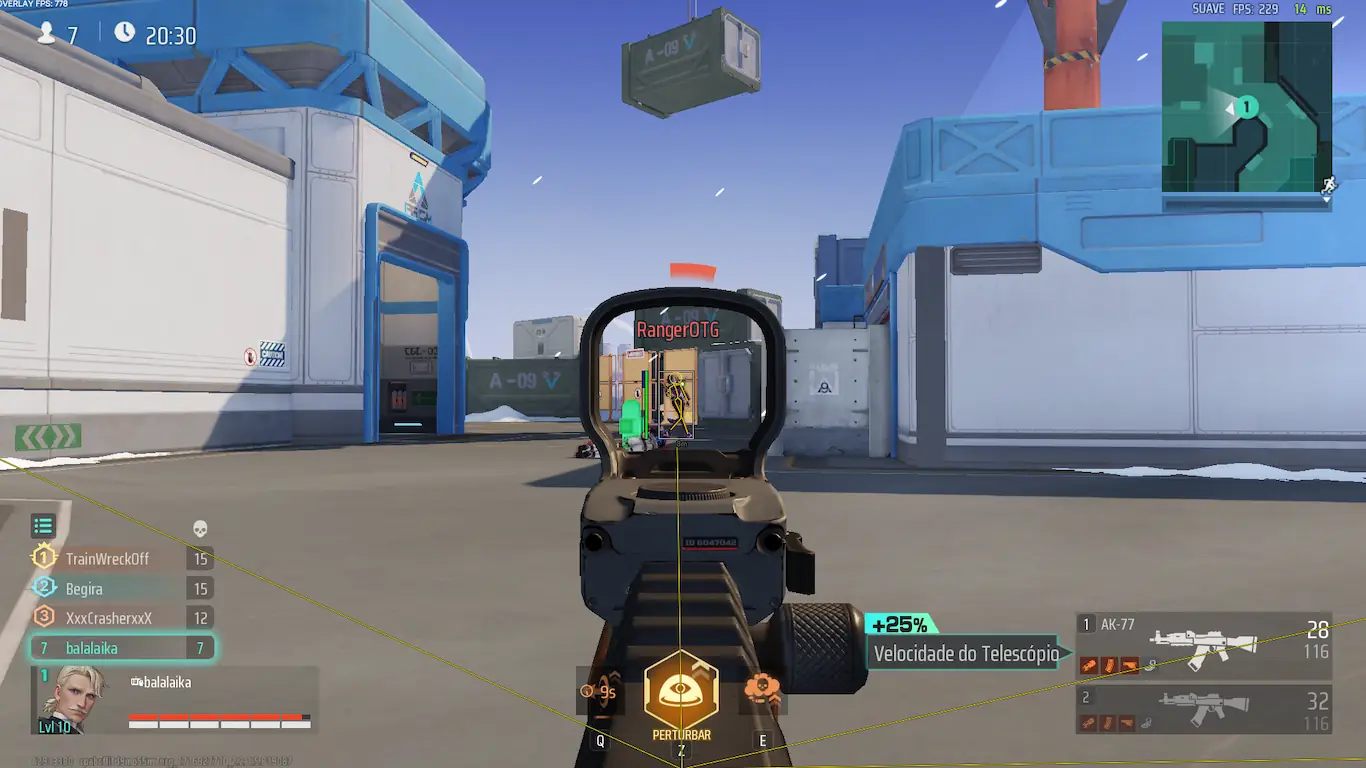
Task: Click the running man icon by minimap
Action: (1328, 185)
